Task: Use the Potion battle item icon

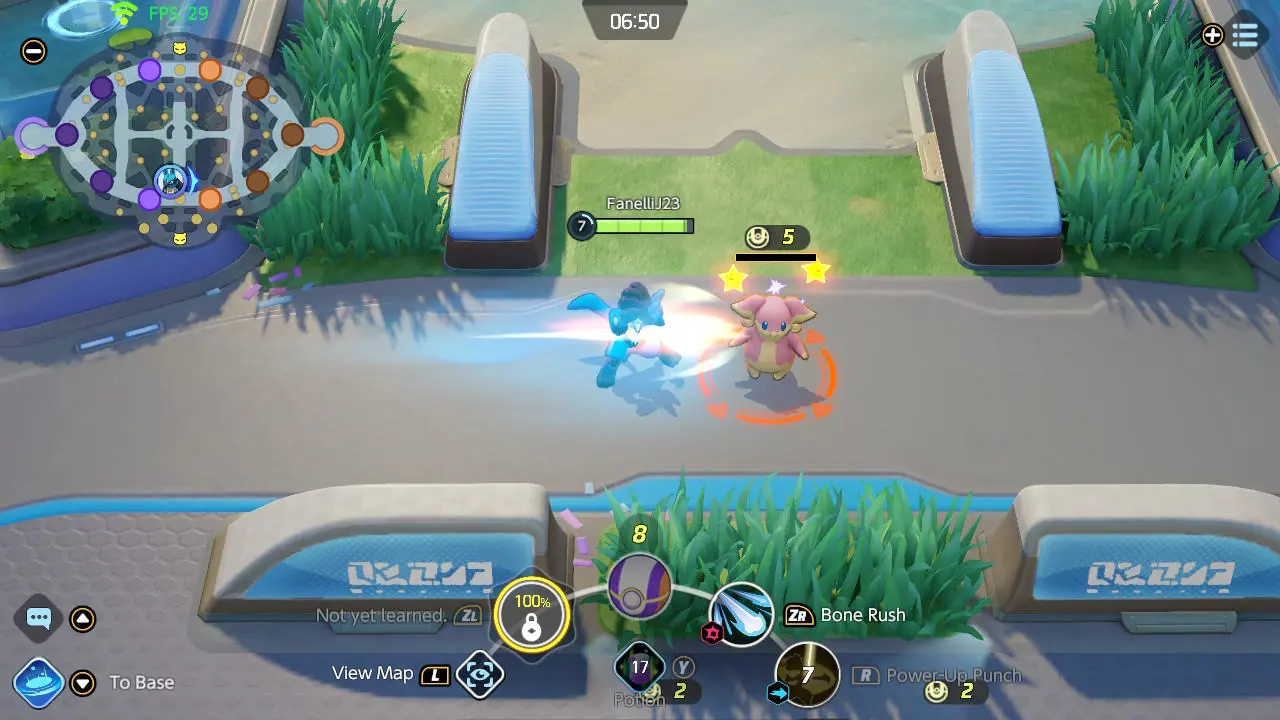Action: [638, 667]
